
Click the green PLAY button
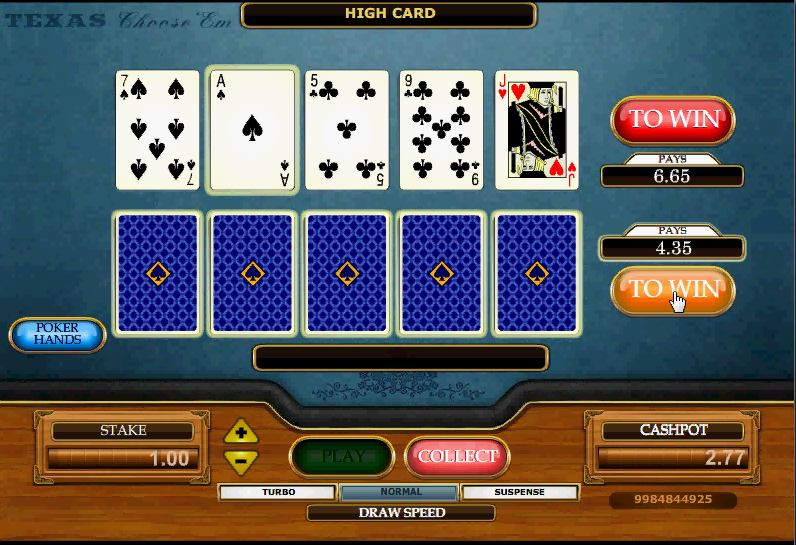[x=343, y=456]
